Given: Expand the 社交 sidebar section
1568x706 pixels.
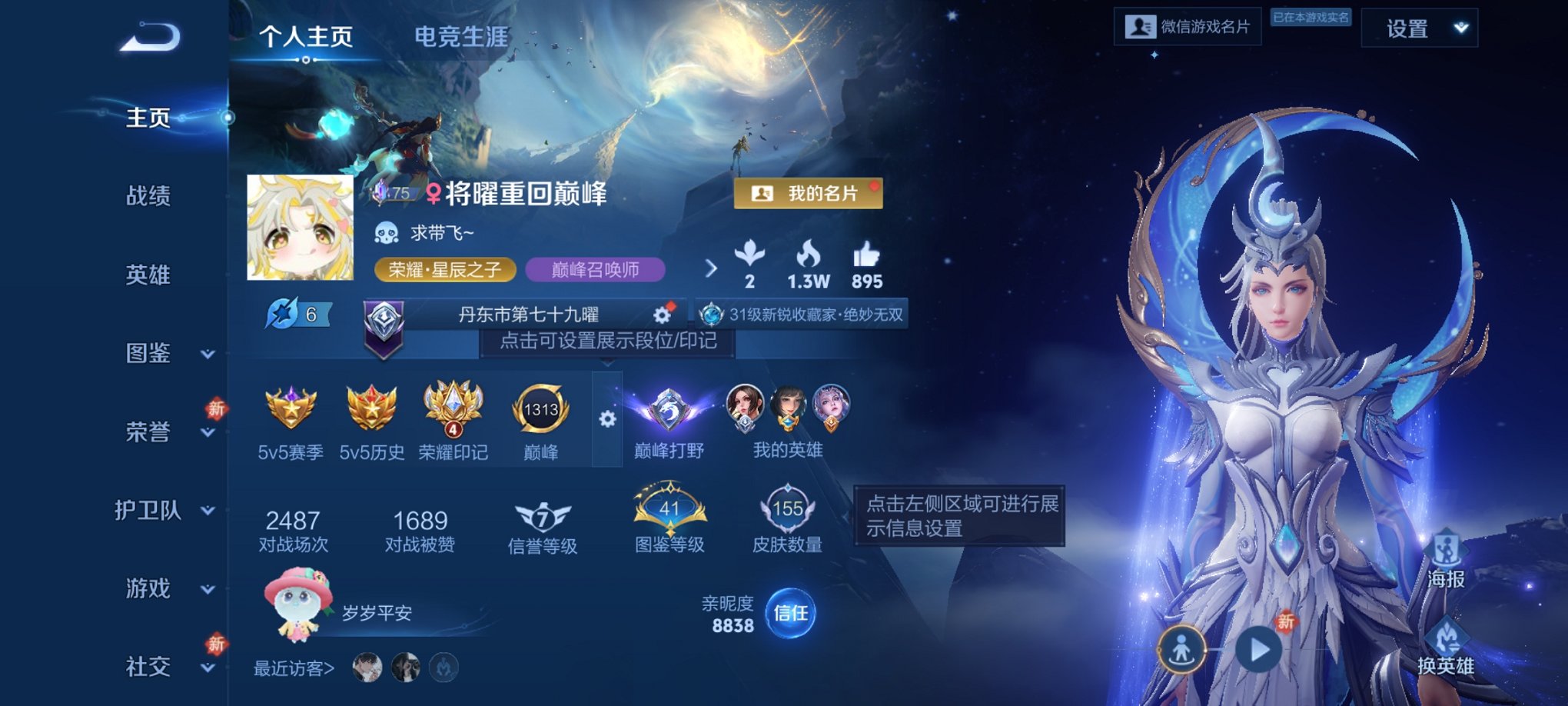Looking at the screenshot, I should tap(154, 668).
